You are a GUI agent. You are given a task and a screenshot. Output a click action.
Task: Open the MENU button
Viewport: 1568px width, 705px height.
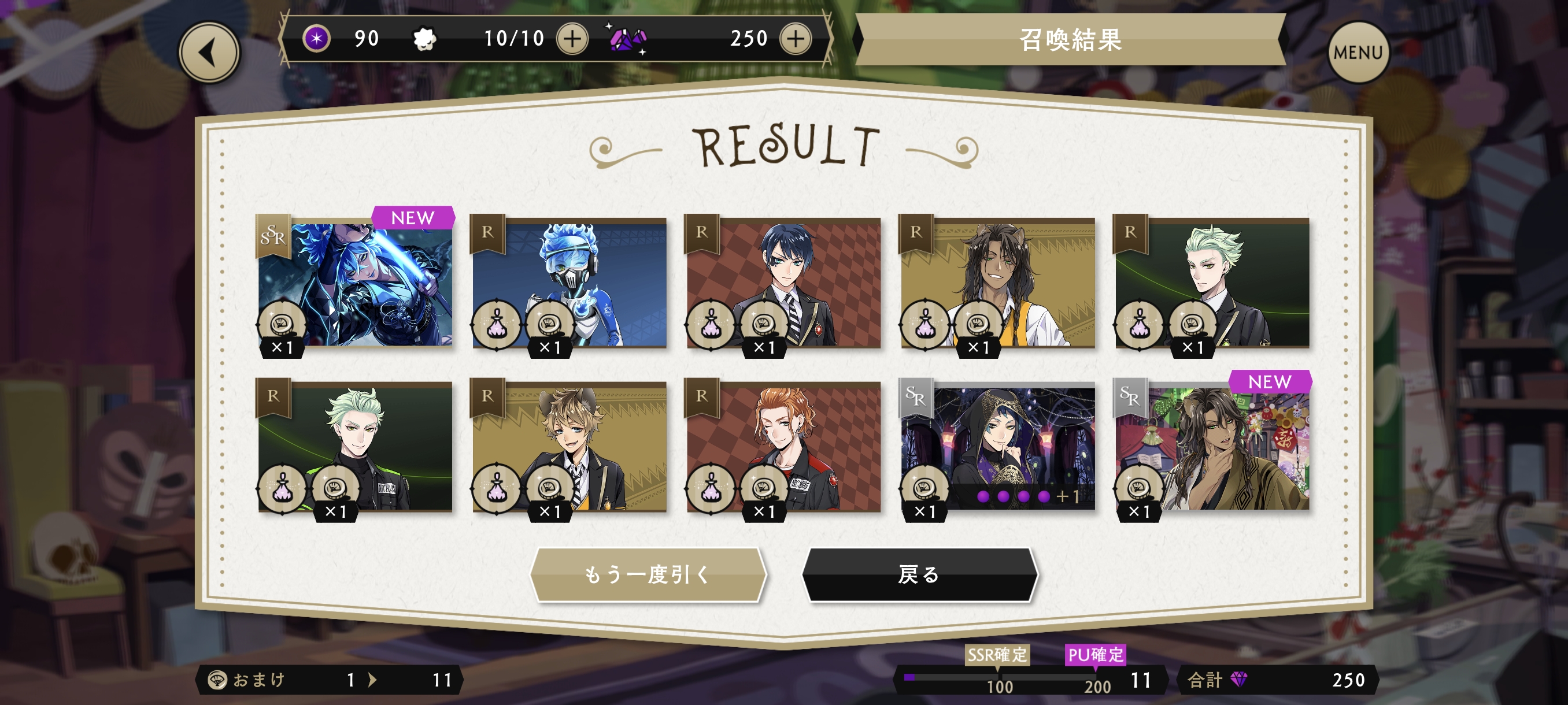1357,53
